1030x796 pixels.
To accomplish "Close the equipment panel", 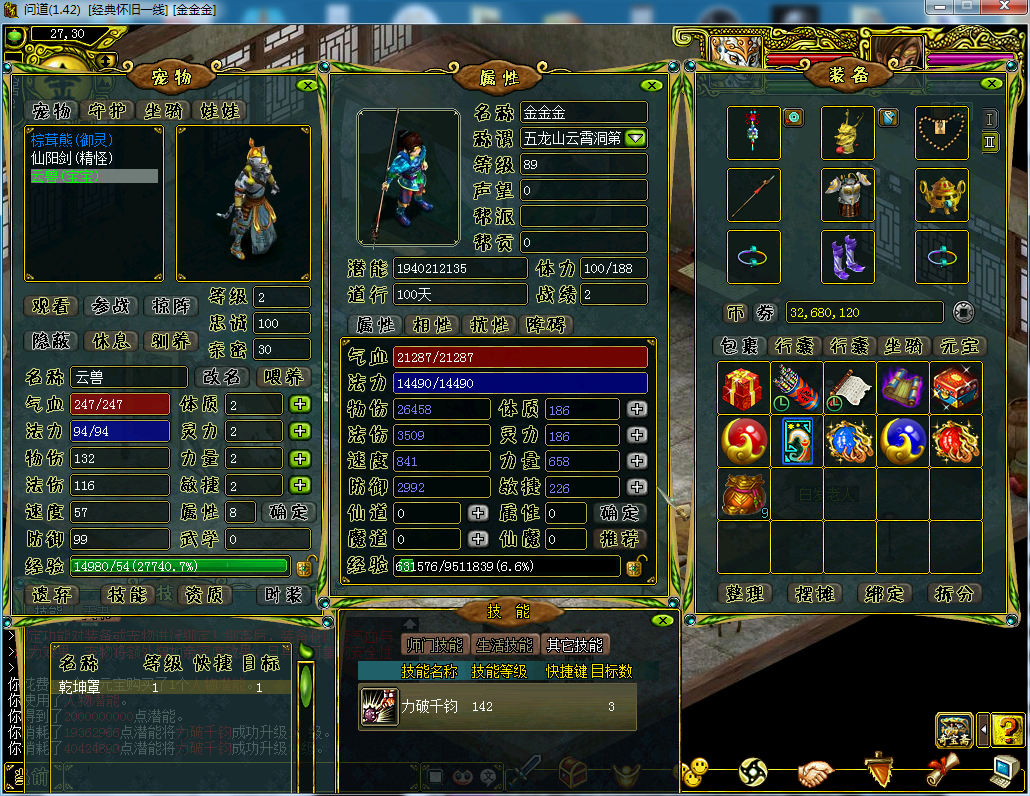I will click(992, 85).
